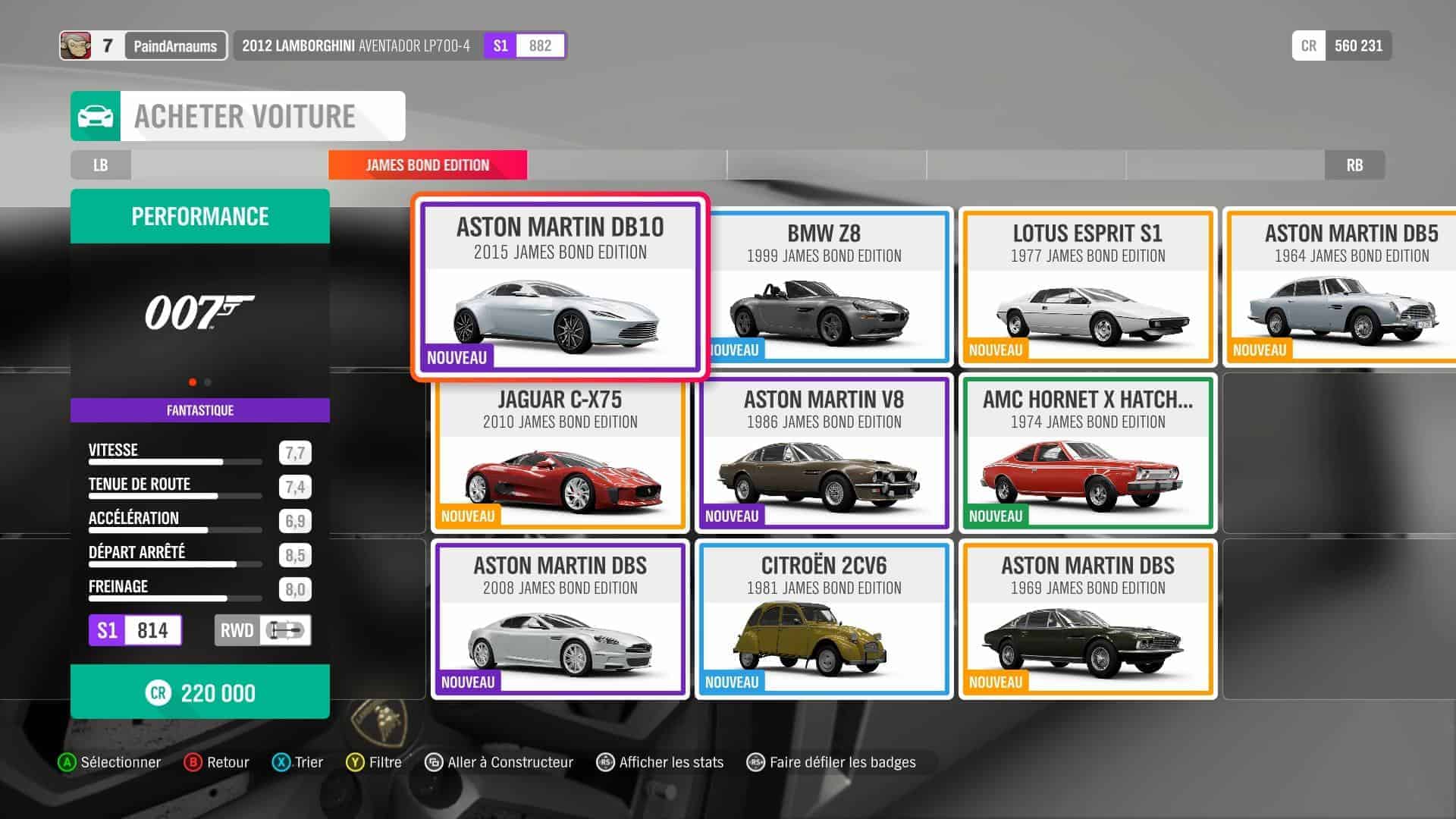Image resolution: width=1456 pixels, height=819 pixels.
Task: Pick the Lotus Esprit S1 tile
Action: pos(1087,287)
